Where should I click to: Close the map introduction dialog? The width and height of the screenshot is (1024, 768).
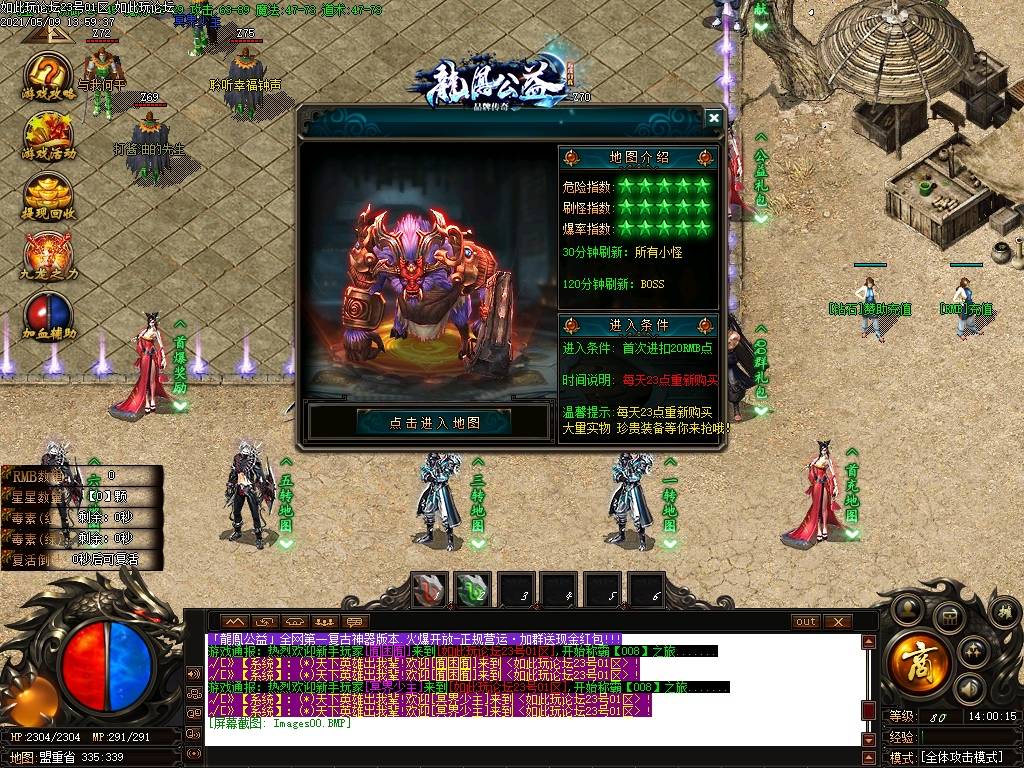coord(713,118)
